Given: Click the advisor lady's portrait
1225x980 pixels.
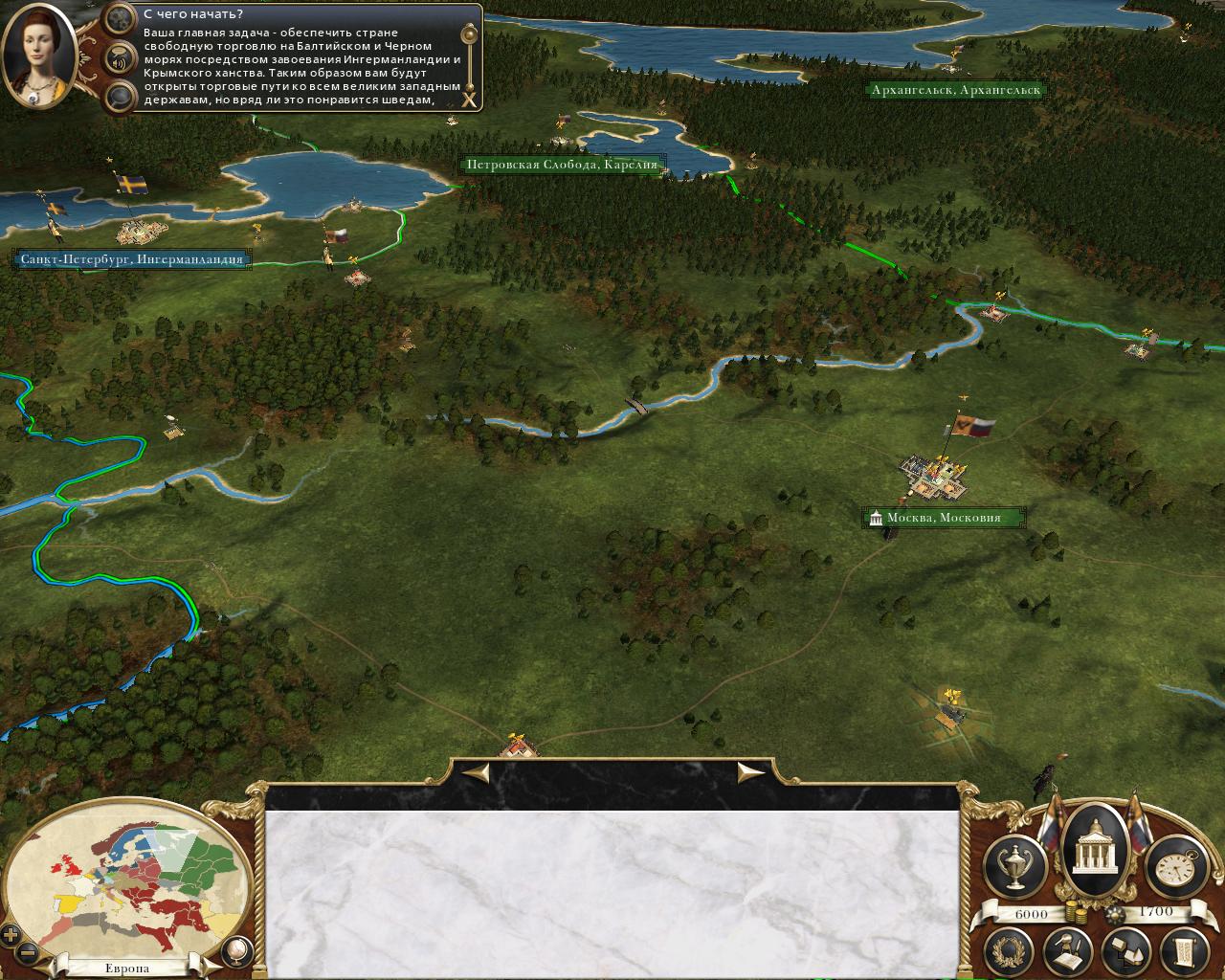Looking at the screenshot, I should coord(40,56).
